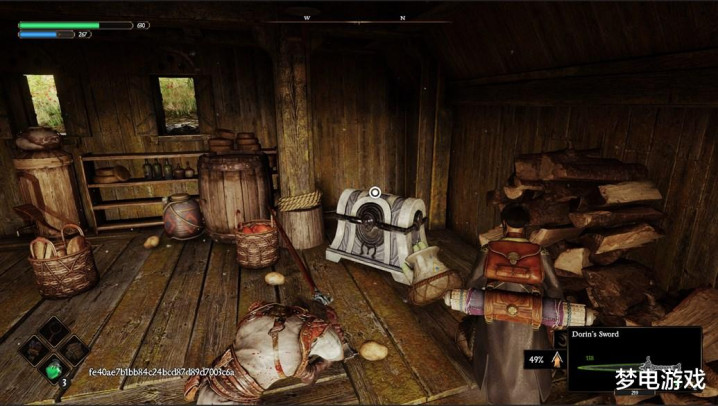
Task: Select the circular interaction marker on the chest
Action: click(x=375, y=191)
